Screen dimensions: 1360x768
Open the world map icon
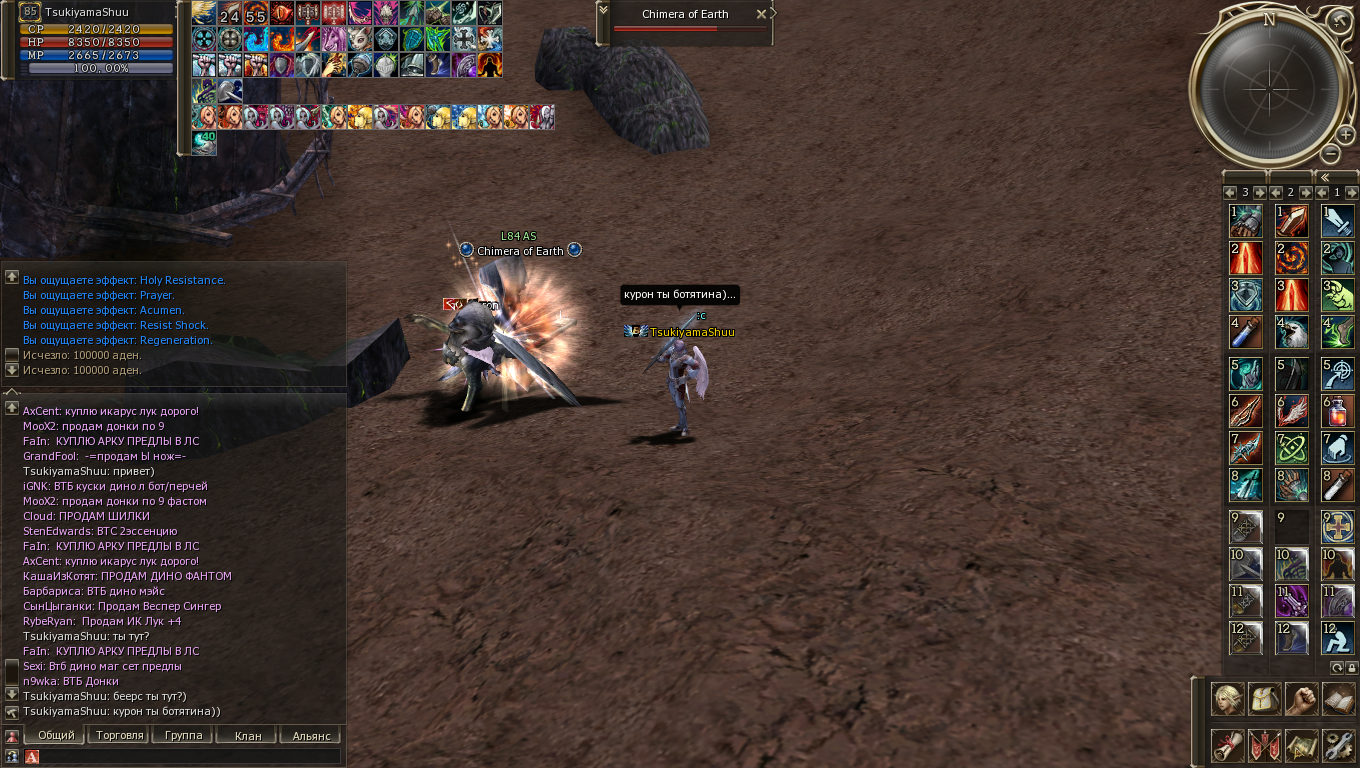[x=1302, y=745]
